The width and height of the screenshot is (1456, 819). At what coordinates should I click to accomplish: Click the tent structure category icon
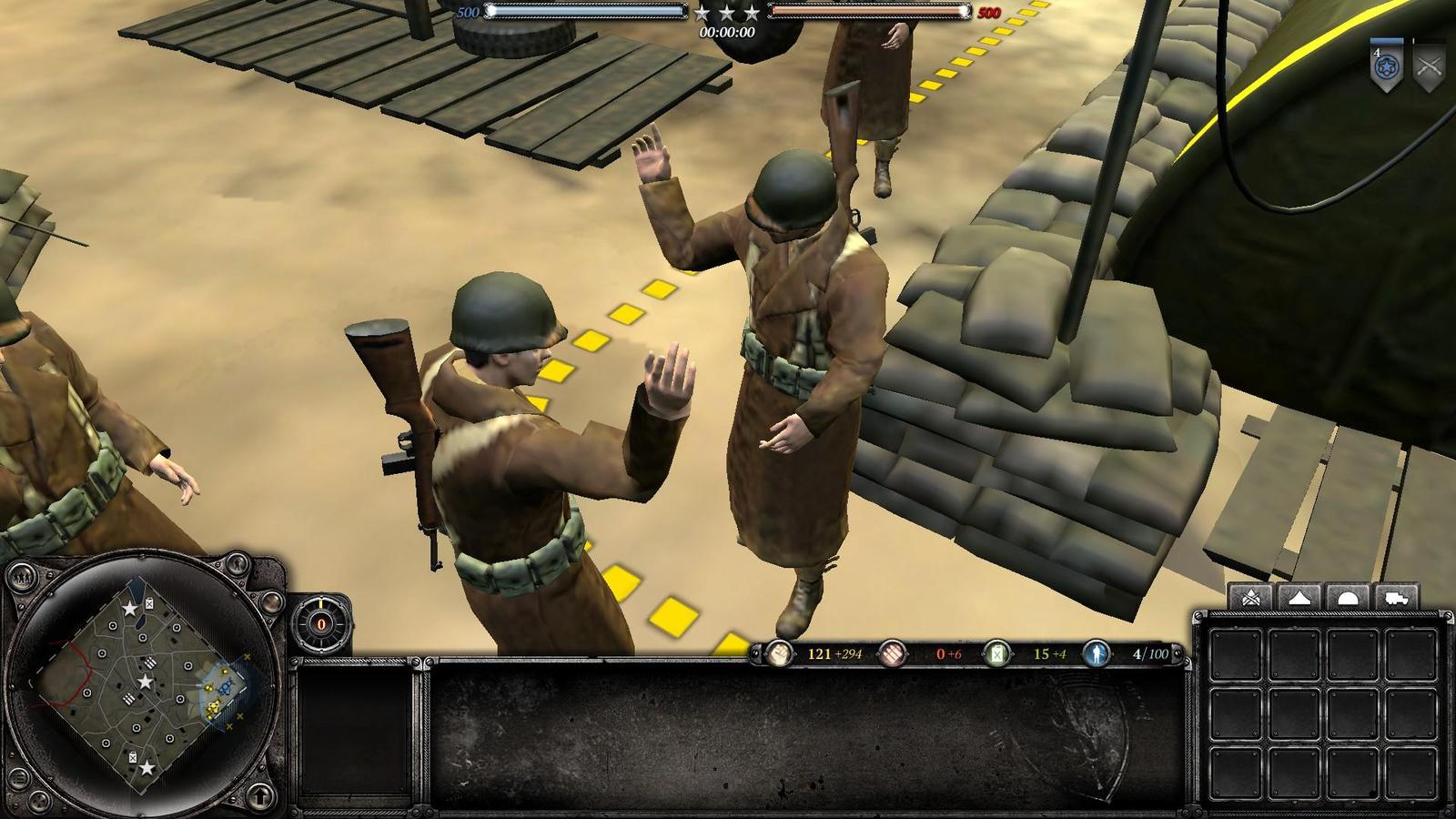coord(1299,597)
